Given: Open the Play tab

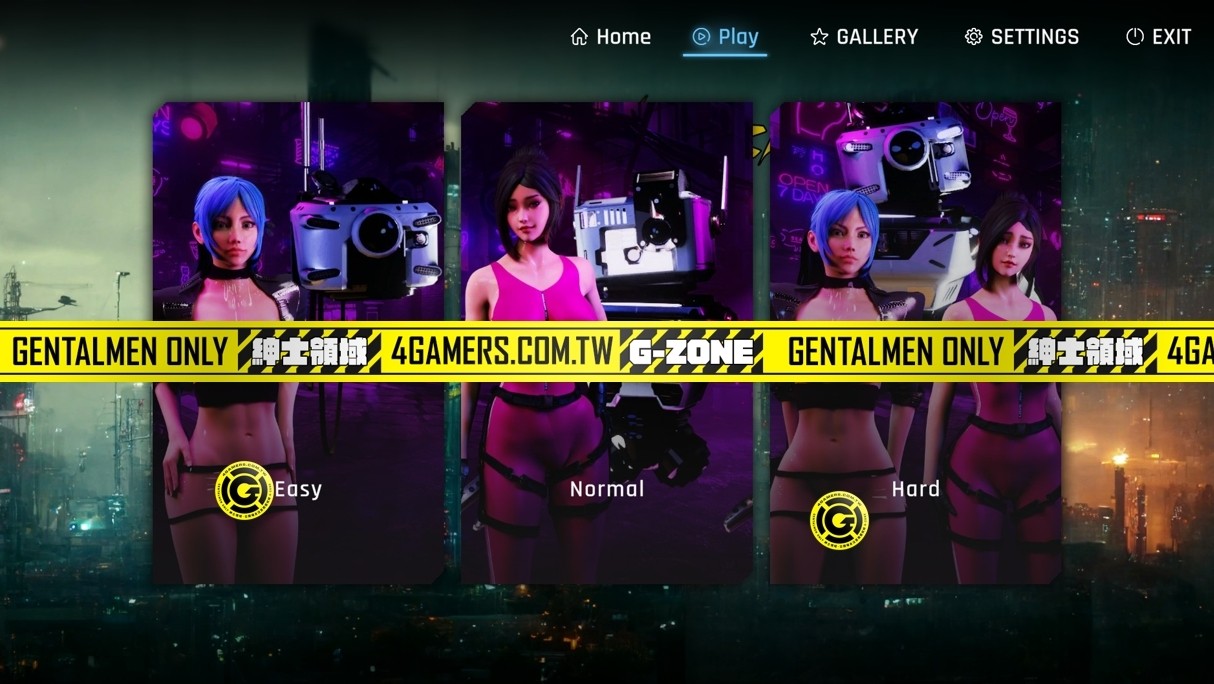Looking at the screenshot, I should pyautogui.click(x=726, y=37).
